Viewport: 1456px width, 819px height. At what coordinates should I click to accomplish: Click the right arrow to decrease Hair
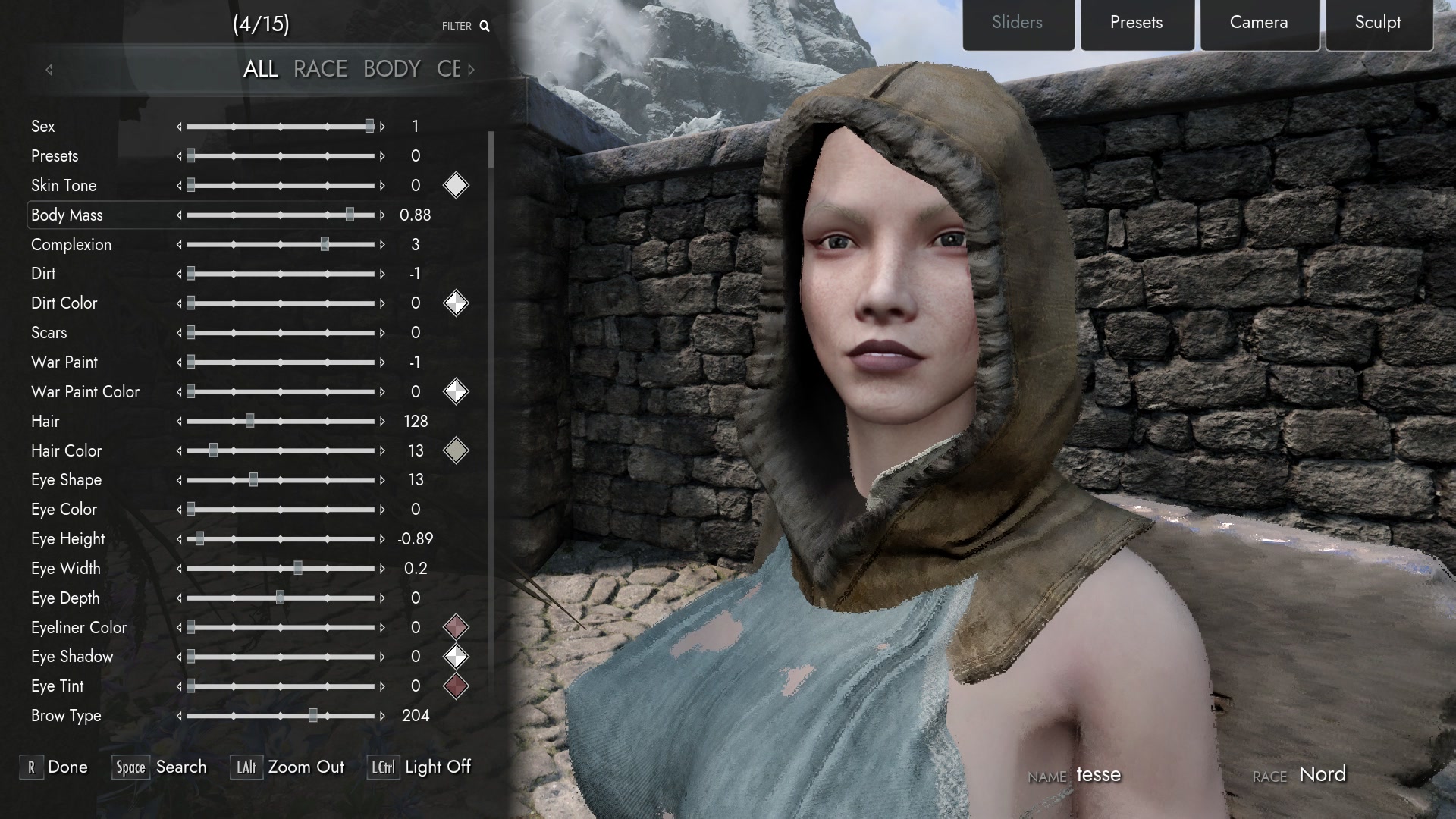pos(381,421)
